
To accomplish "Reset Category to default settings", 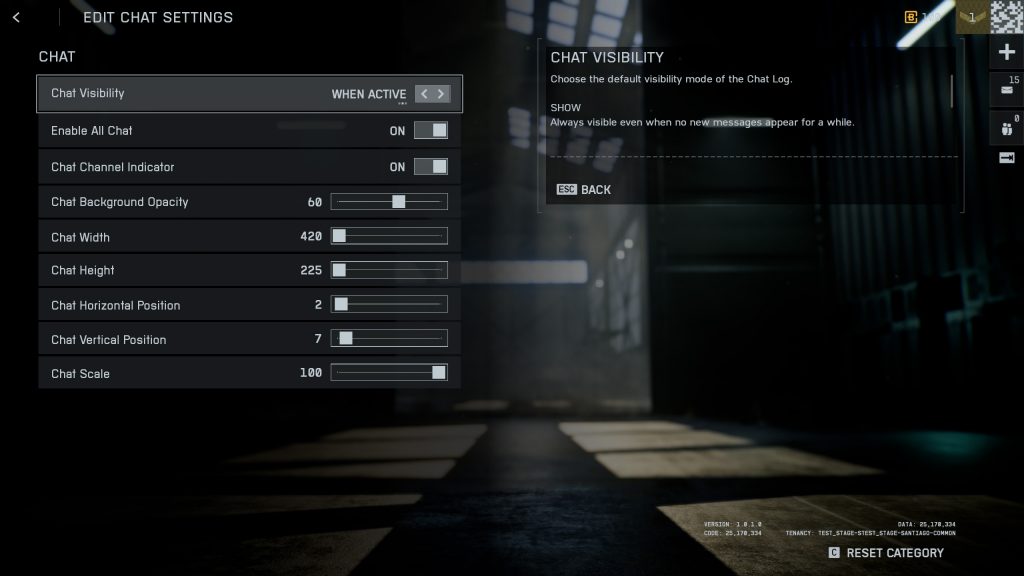I will click(885, 553).
